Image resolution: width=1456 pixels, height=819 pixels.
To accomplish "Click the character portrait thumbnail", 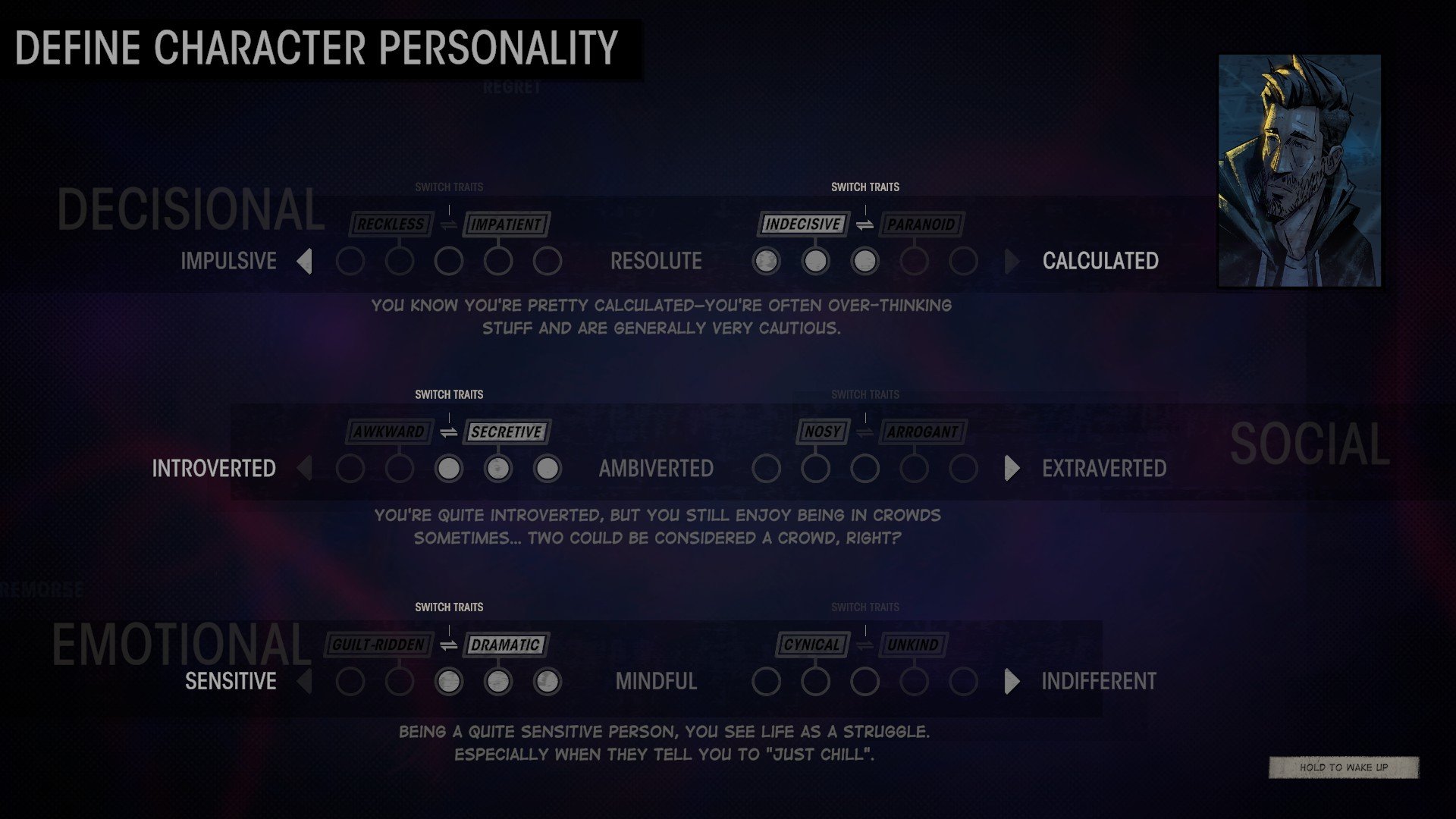I will (x=1299, y=171).
